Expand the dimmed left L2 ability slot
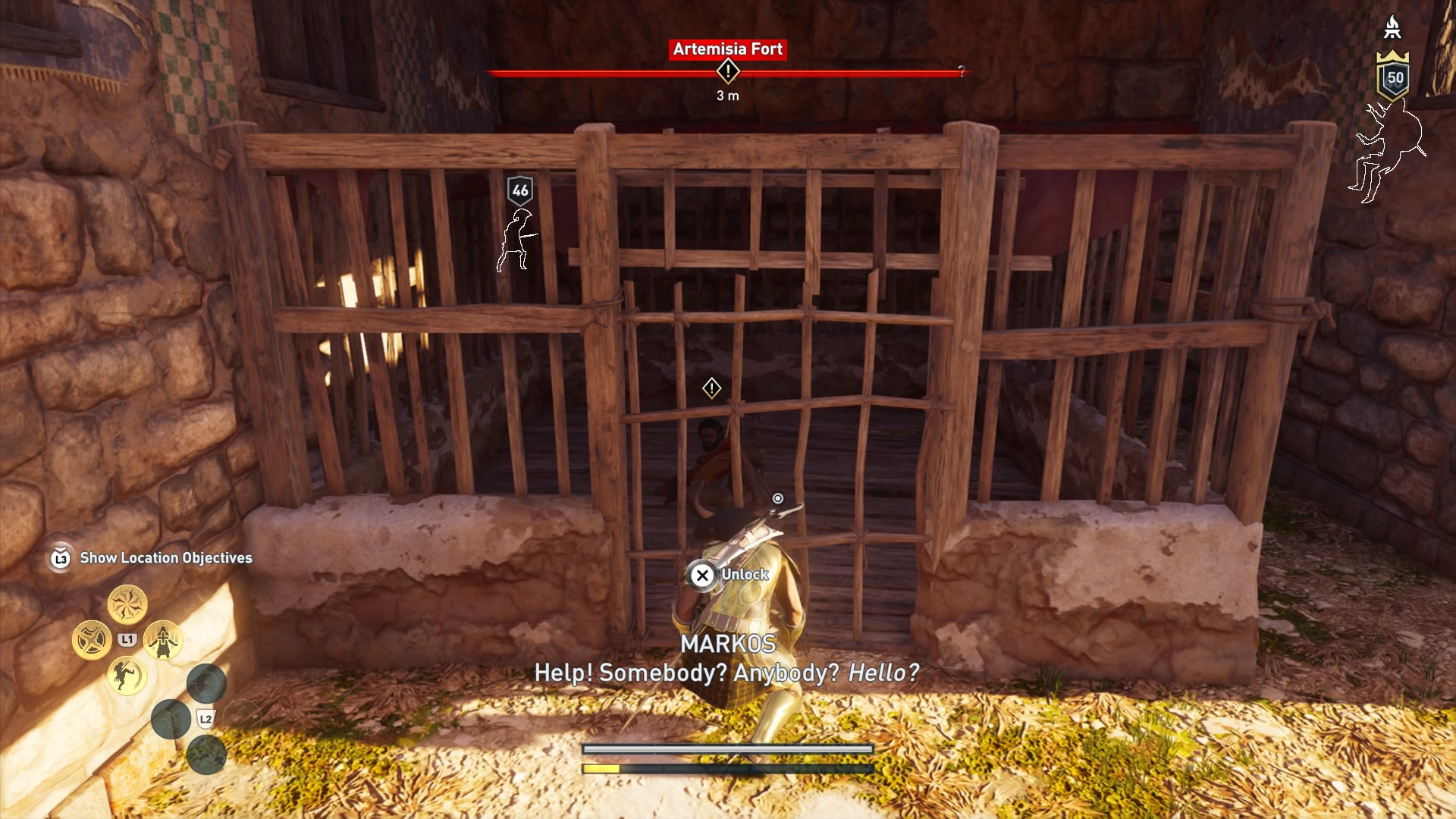This screenshot has width=1456, height=819. tap(172, 719)
